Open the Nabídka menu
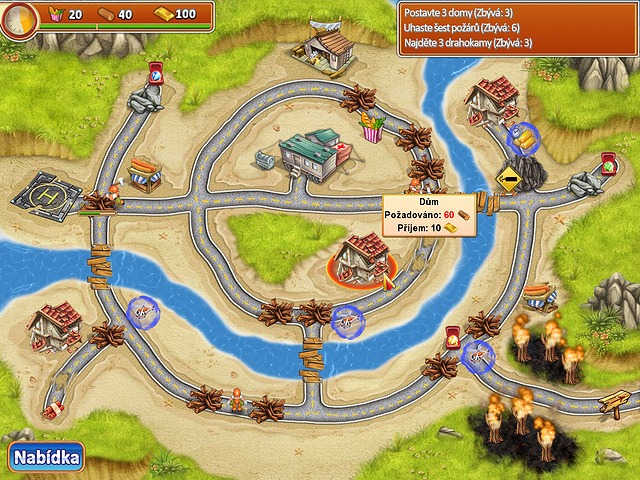This screenshot has height=480, width=640. pos(46,457)
